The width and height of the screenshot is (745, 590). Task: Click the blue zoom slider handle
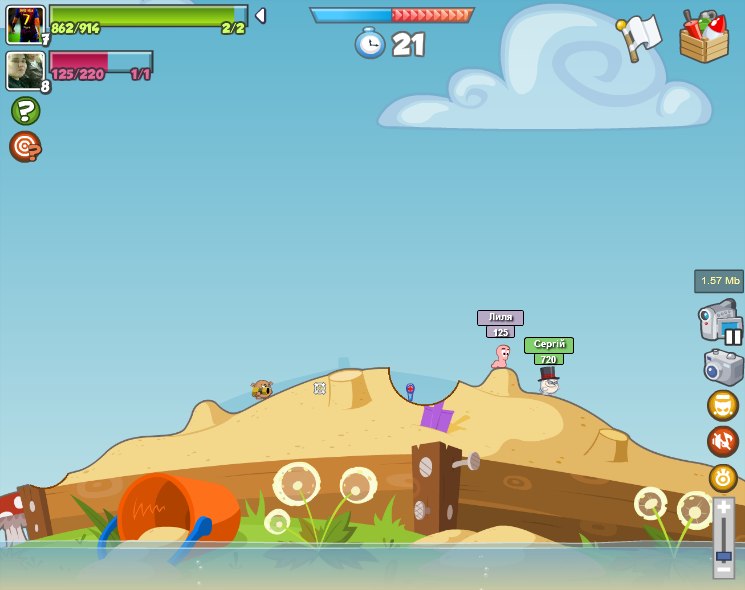tap(723, 554)
